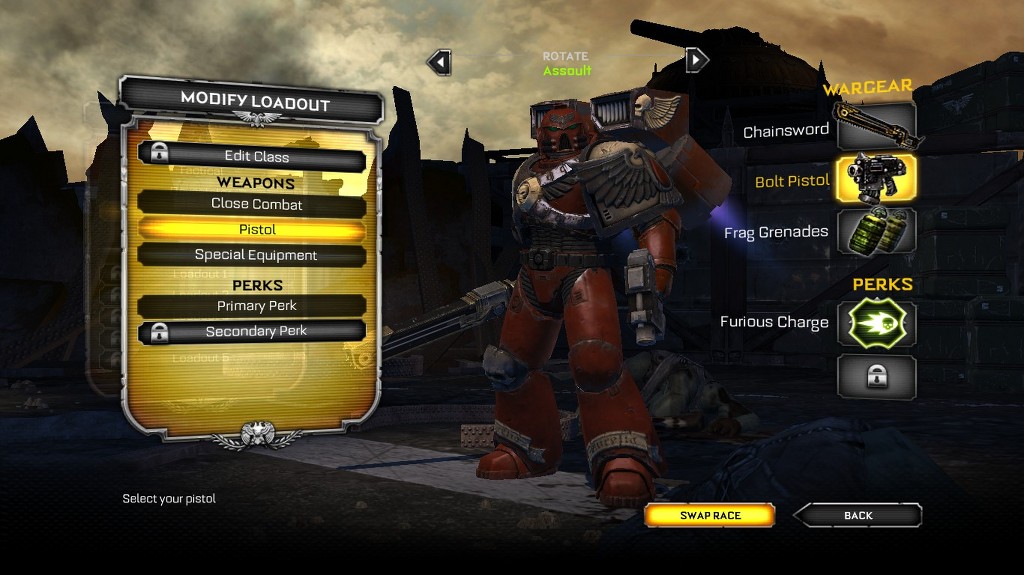Go back with the Back button
This screenshot has width=1024, height=575.
click(858, 515)
